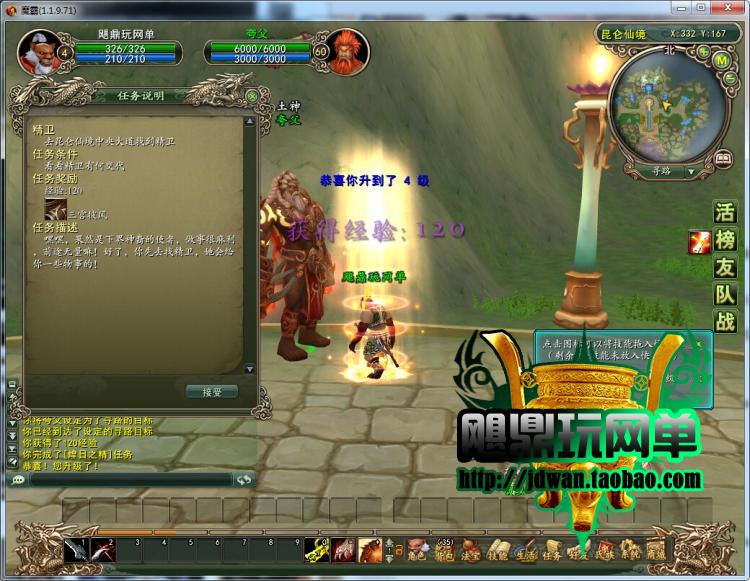Open the 队 team side button
The width and height of the screenshot is (750, 581).
[x=725, y=294]
